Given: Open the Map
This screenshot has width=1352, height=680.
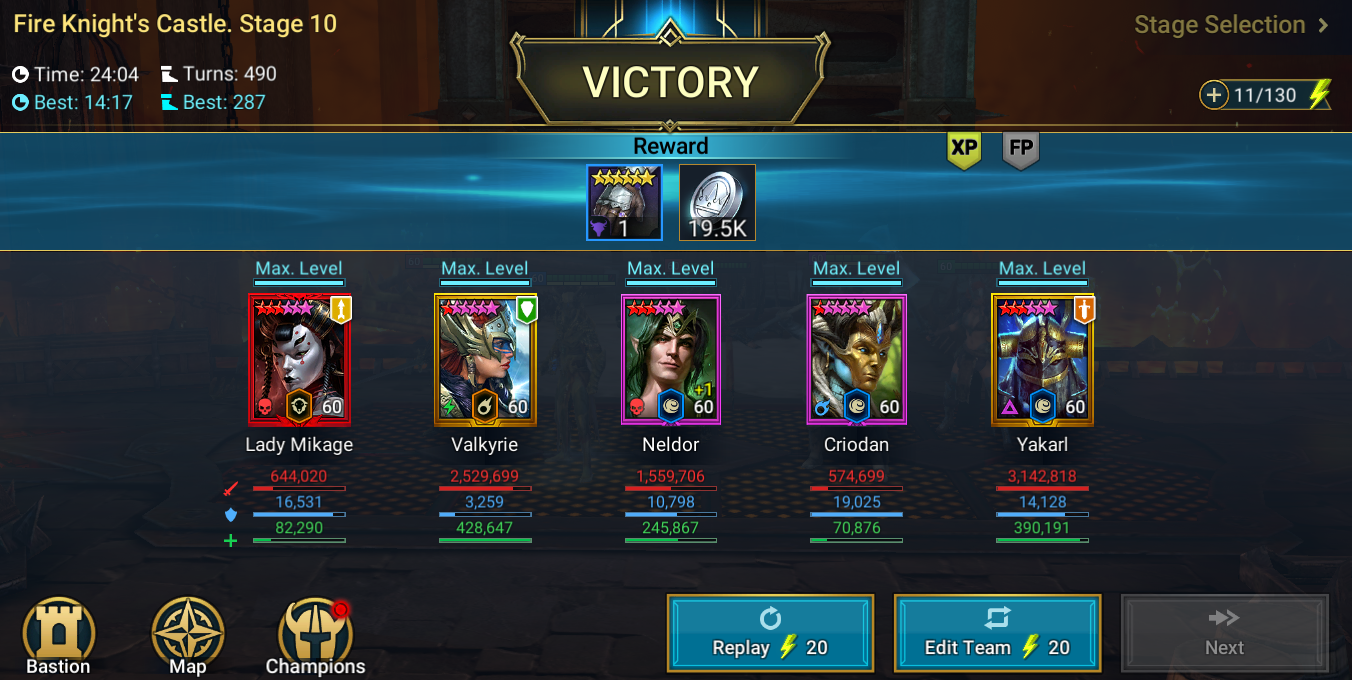Looking at the screenshot, I should [187, 636].
